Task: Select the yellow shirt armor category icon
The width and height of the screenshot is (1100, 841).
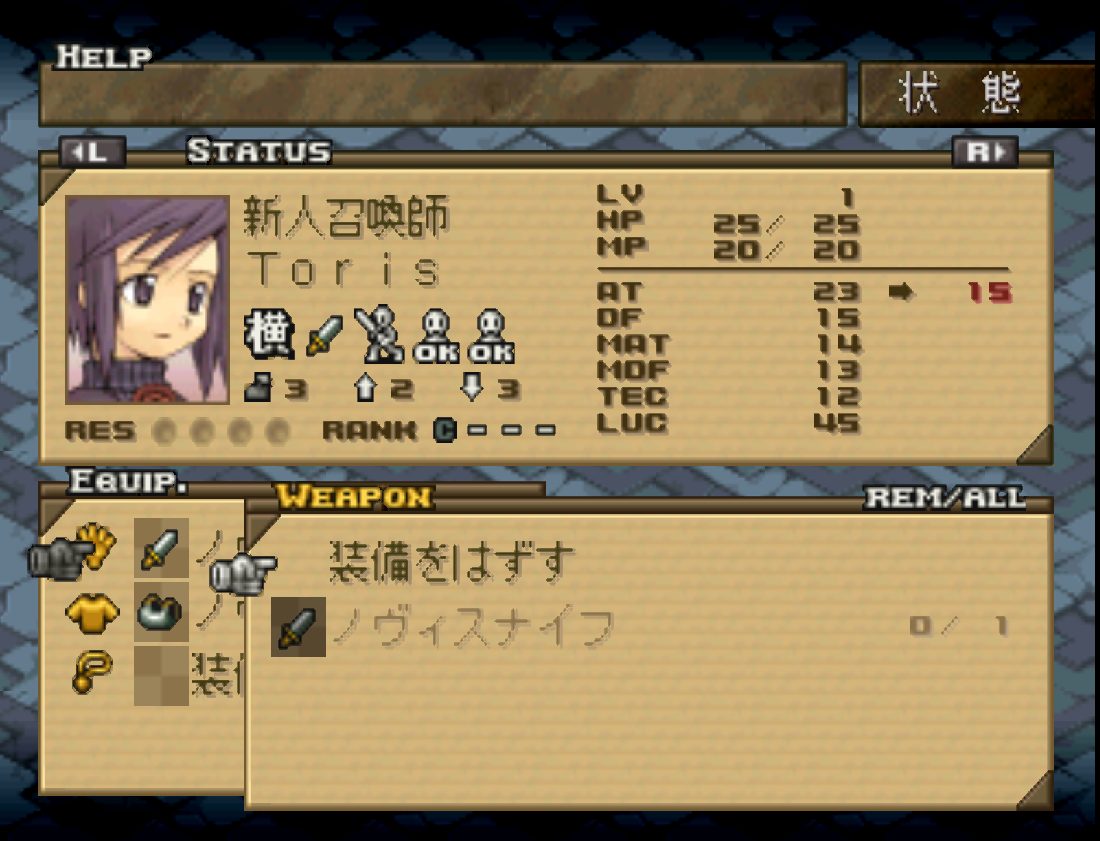Action: (92, 613)
